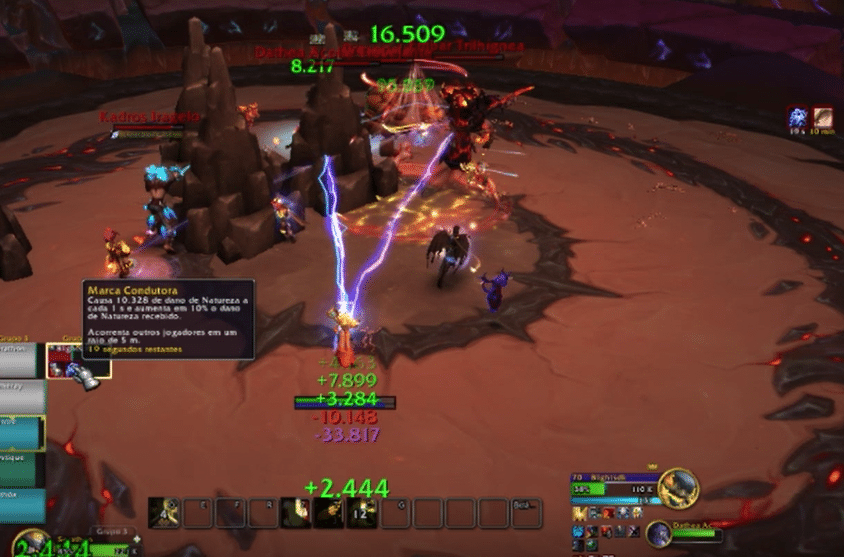Click the scroll buff icon showing 10 min
This screenshot has width=844, height=557.
pos(823,118)
